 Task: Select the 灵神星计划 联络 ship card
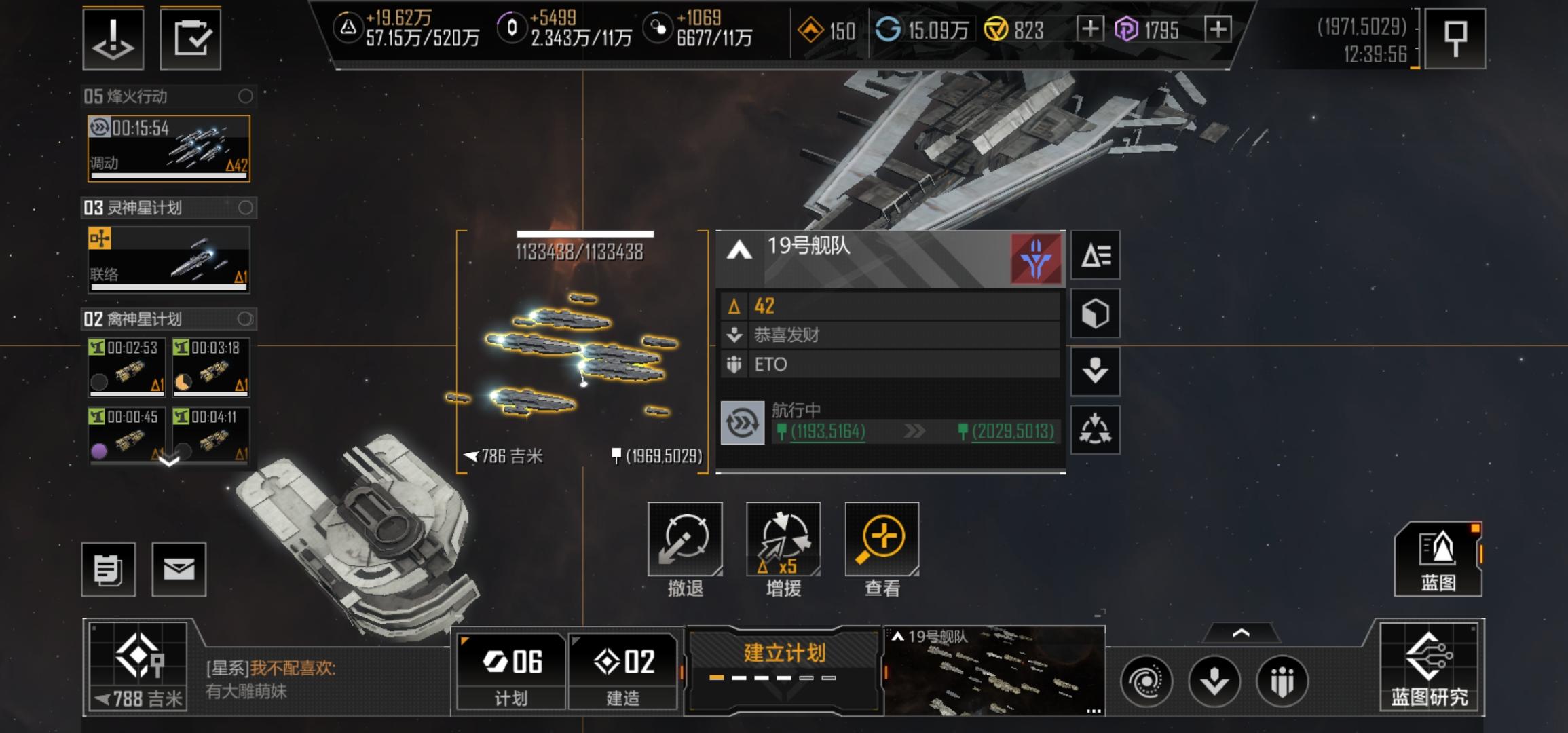click(x=168, y=259)
